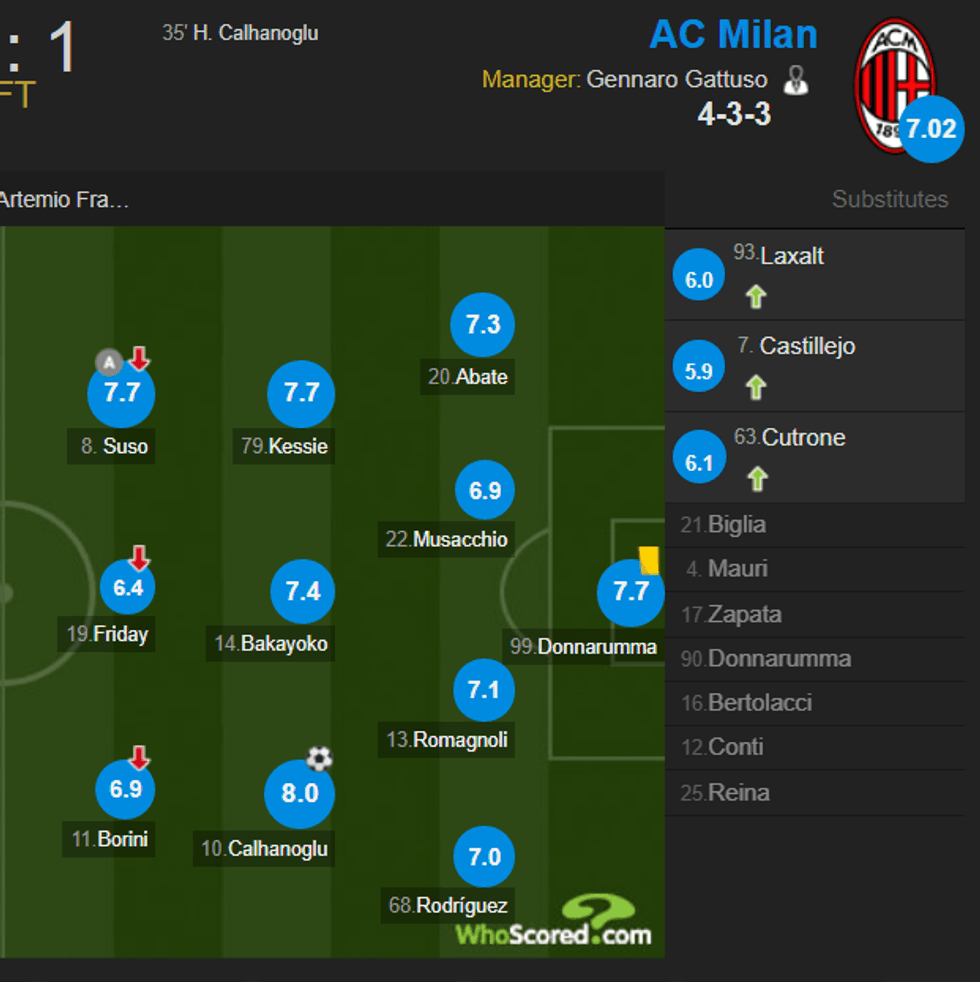
Task: Choose Cutrone from the substitutes
Action: pyautogui.click(x=803, y=438)
